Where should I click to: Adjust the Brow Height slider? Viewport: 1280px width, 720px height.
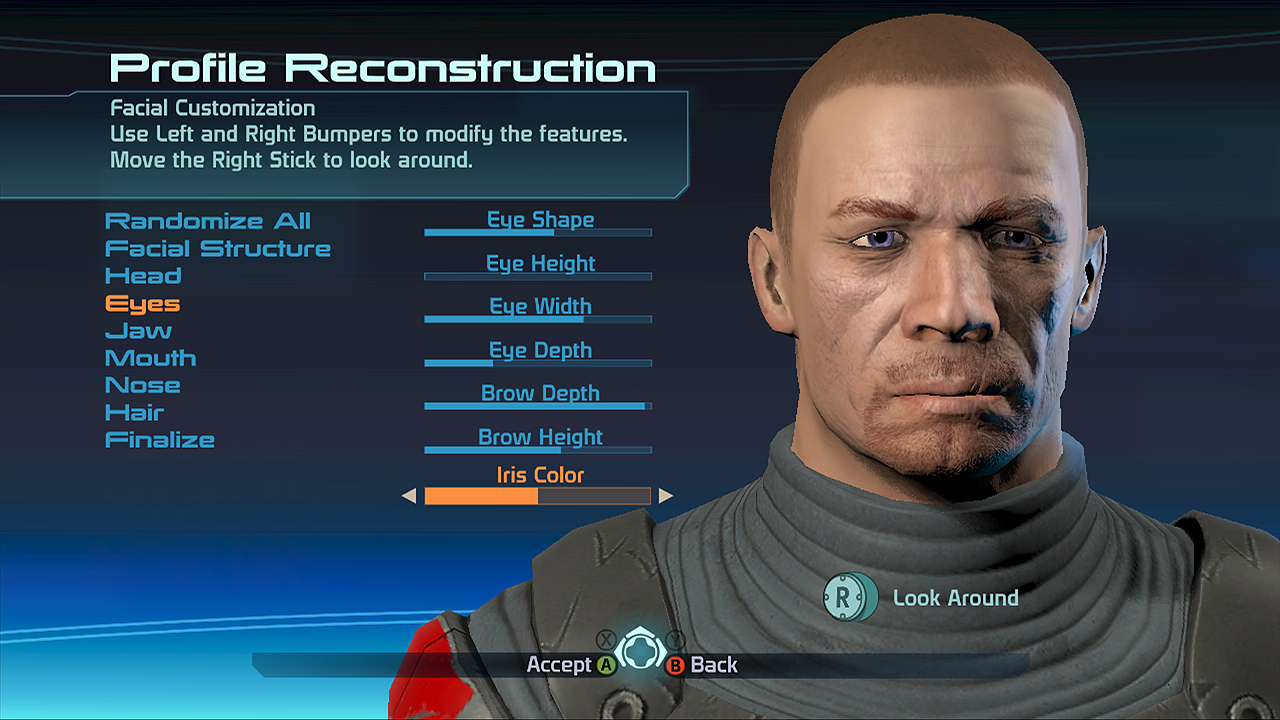point(538,450)
